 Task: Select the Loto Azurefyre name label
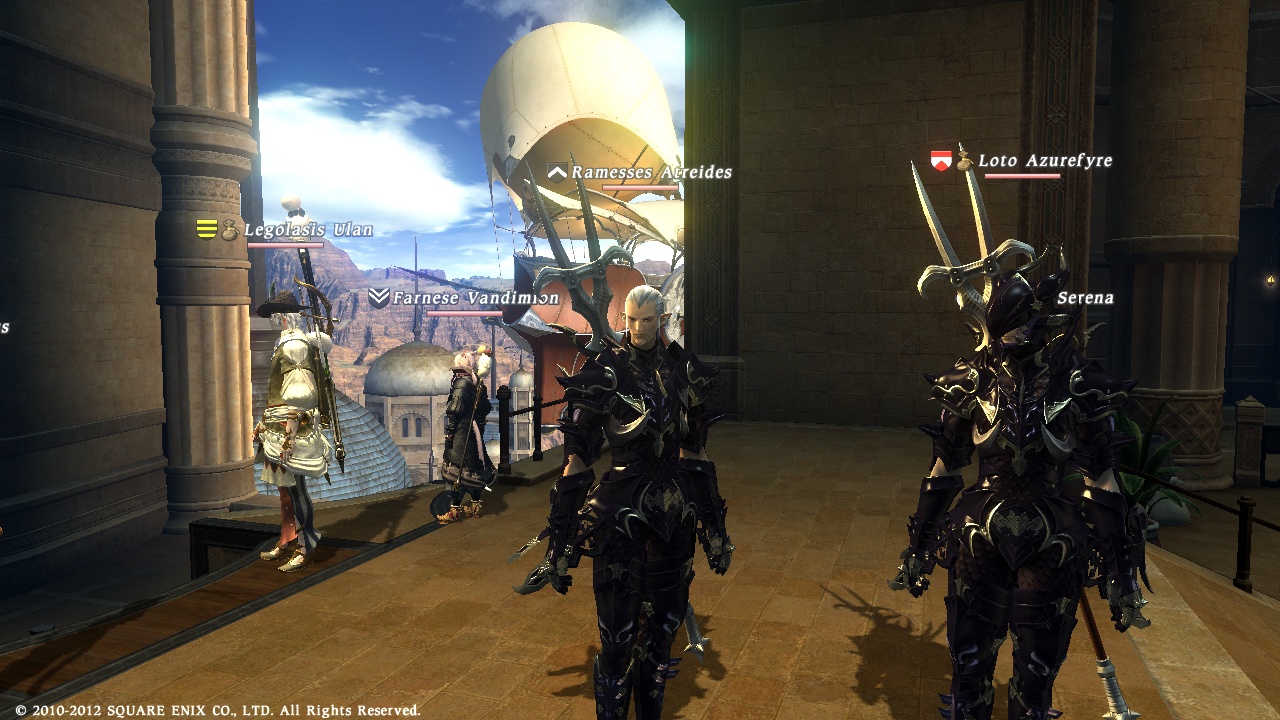coord(1044,159)
